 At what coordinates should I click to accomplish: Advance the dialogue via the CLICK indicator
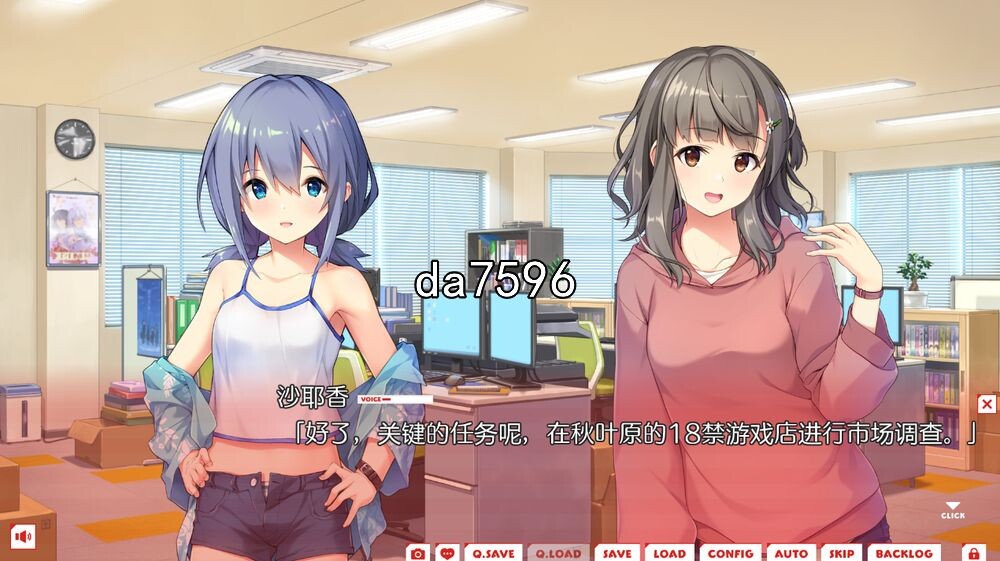coord(952,511)
